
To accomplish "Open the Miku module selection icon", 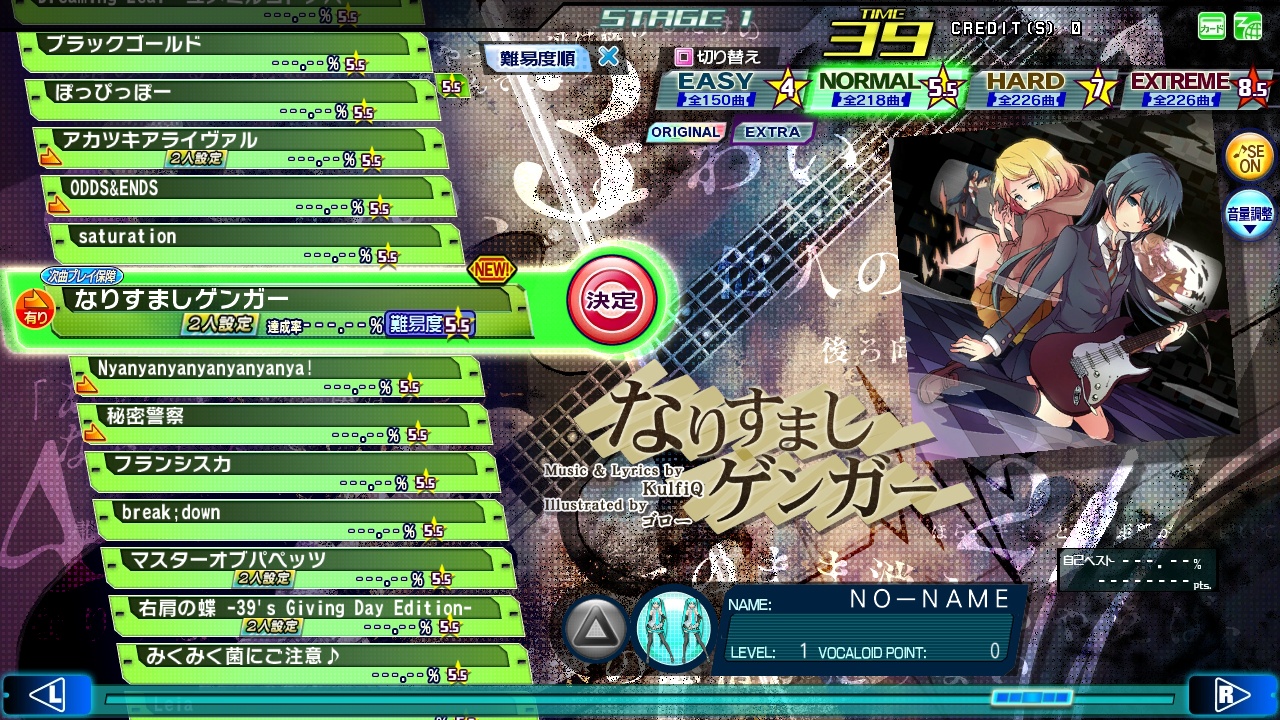I will pyautogui.click(x=674, y=628).
